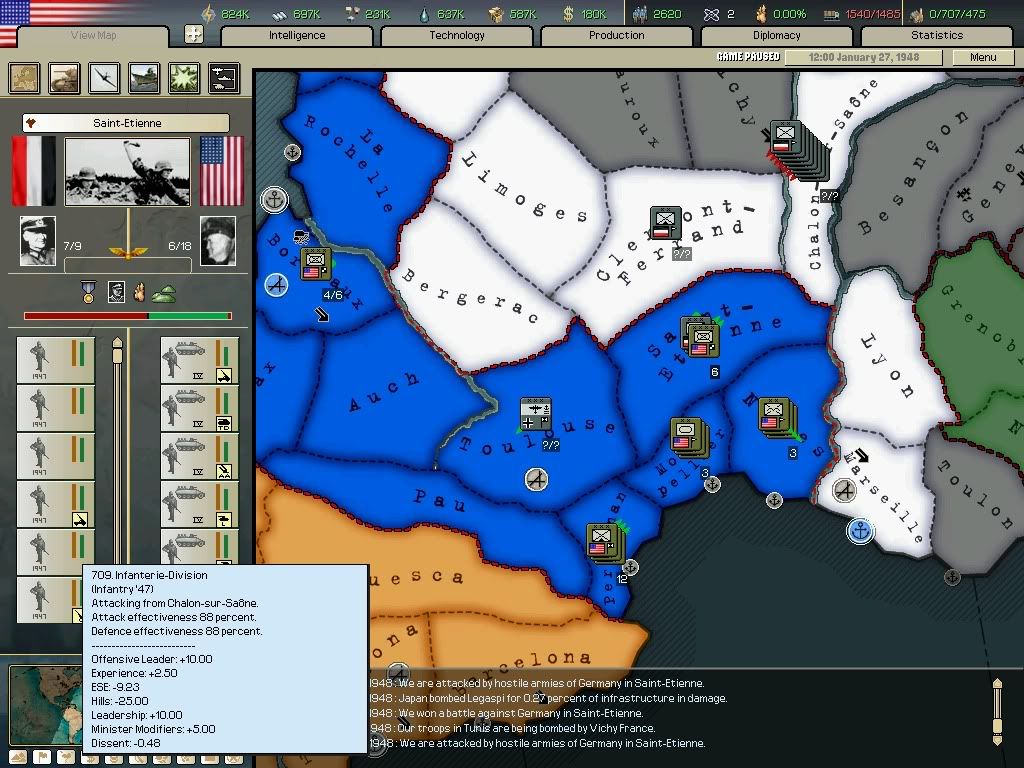This screenshot has width=1024, height=768.
Task: Open the Production tab
Action: [x=617, y=36]
